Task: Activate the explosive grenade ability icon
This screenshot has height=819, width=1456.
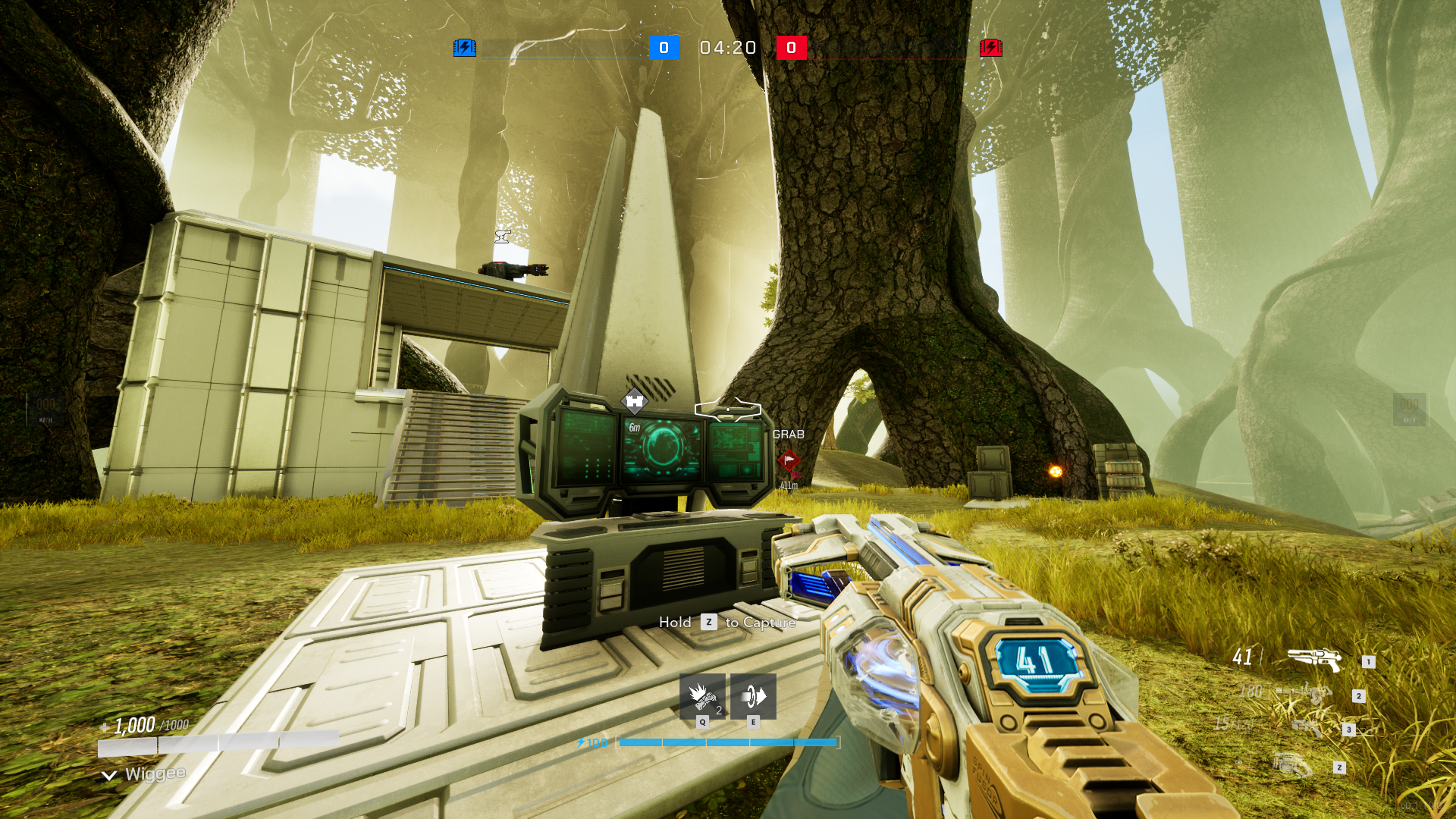Action: tap(701, 695)
